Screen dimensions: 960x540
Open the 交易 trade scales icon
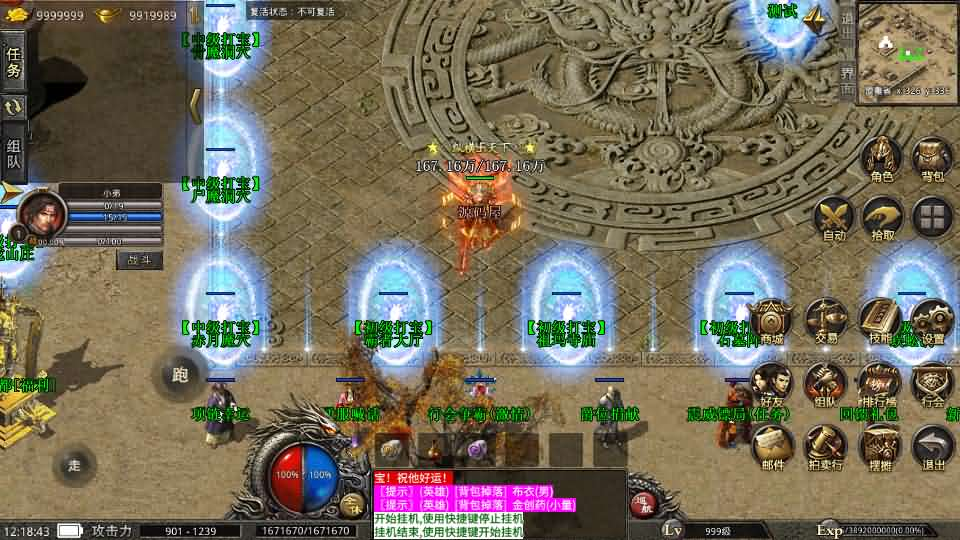(x=825, y=320)
